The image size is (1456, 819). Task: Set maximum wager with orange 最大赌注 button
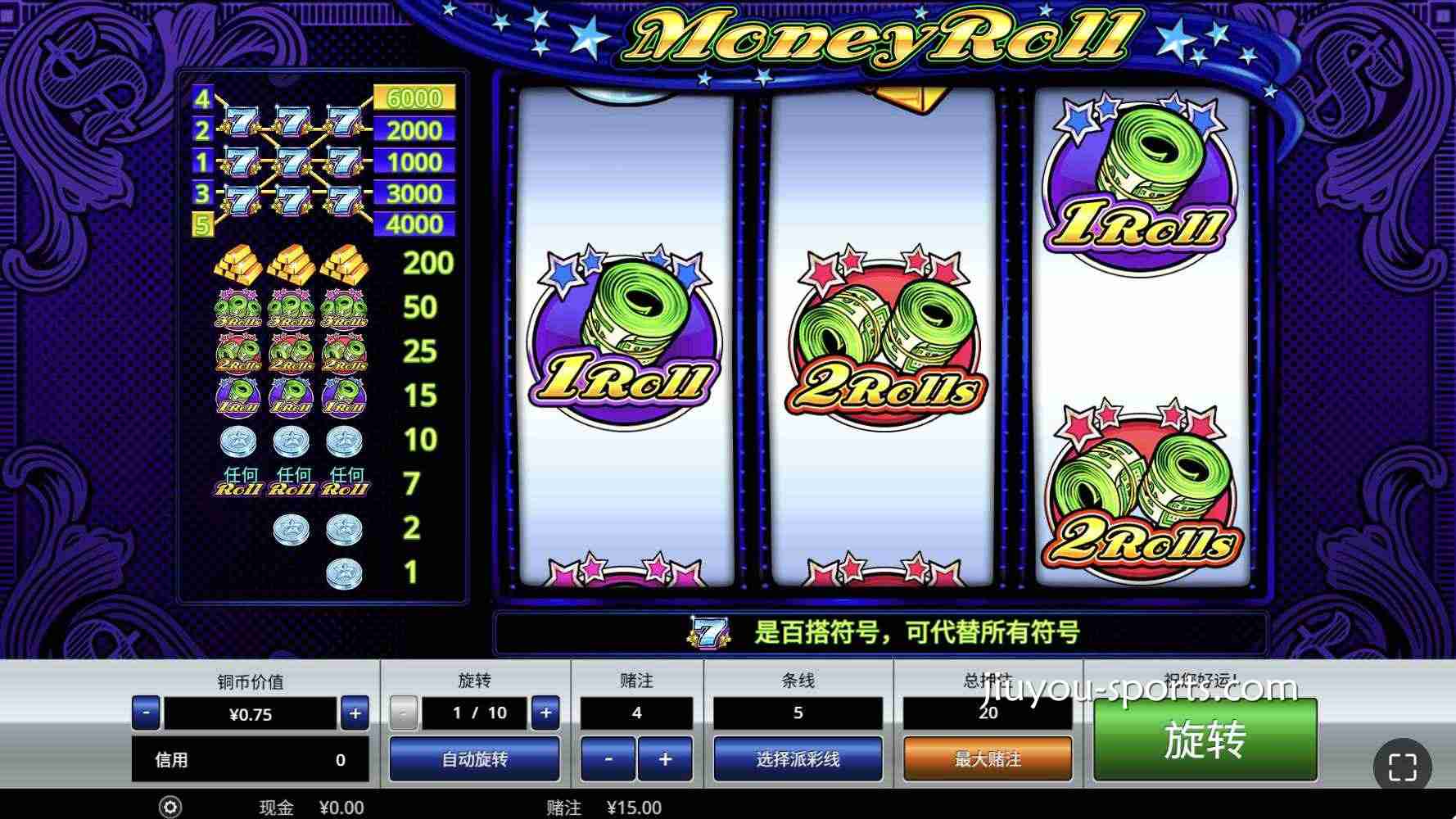986,758
